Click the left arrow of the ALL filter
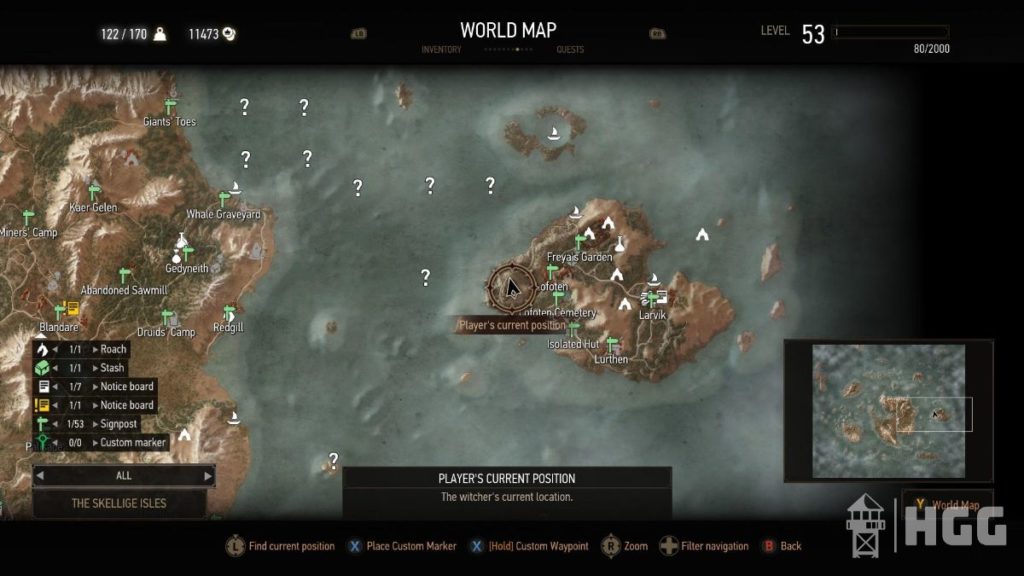1024x576 pixels. (x=40, y=476)
